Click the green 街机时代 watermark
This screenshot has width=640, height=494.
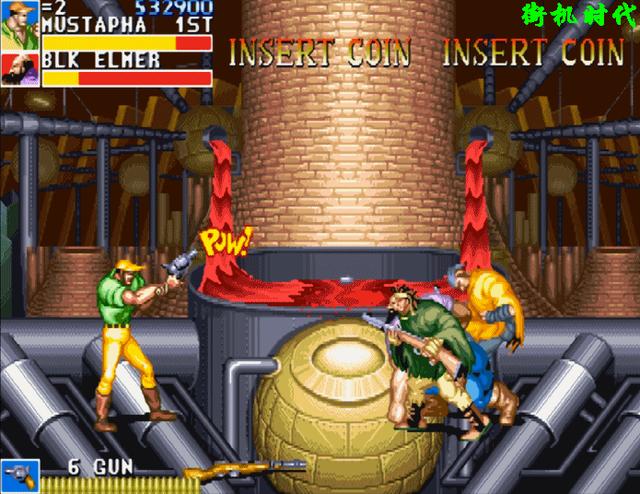click(x=579, y=17)
